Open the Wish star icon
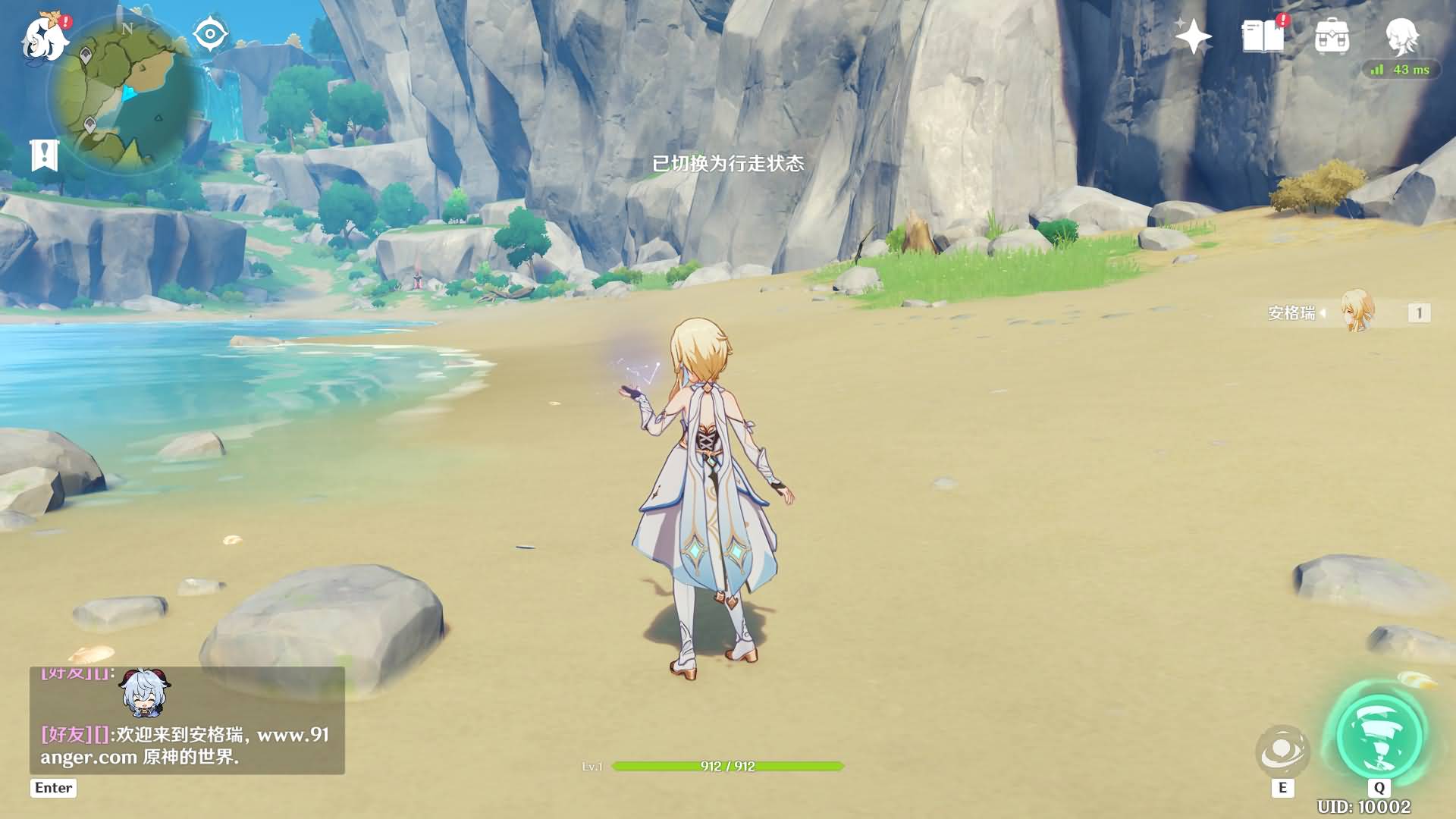 (x=1193, y=36)
